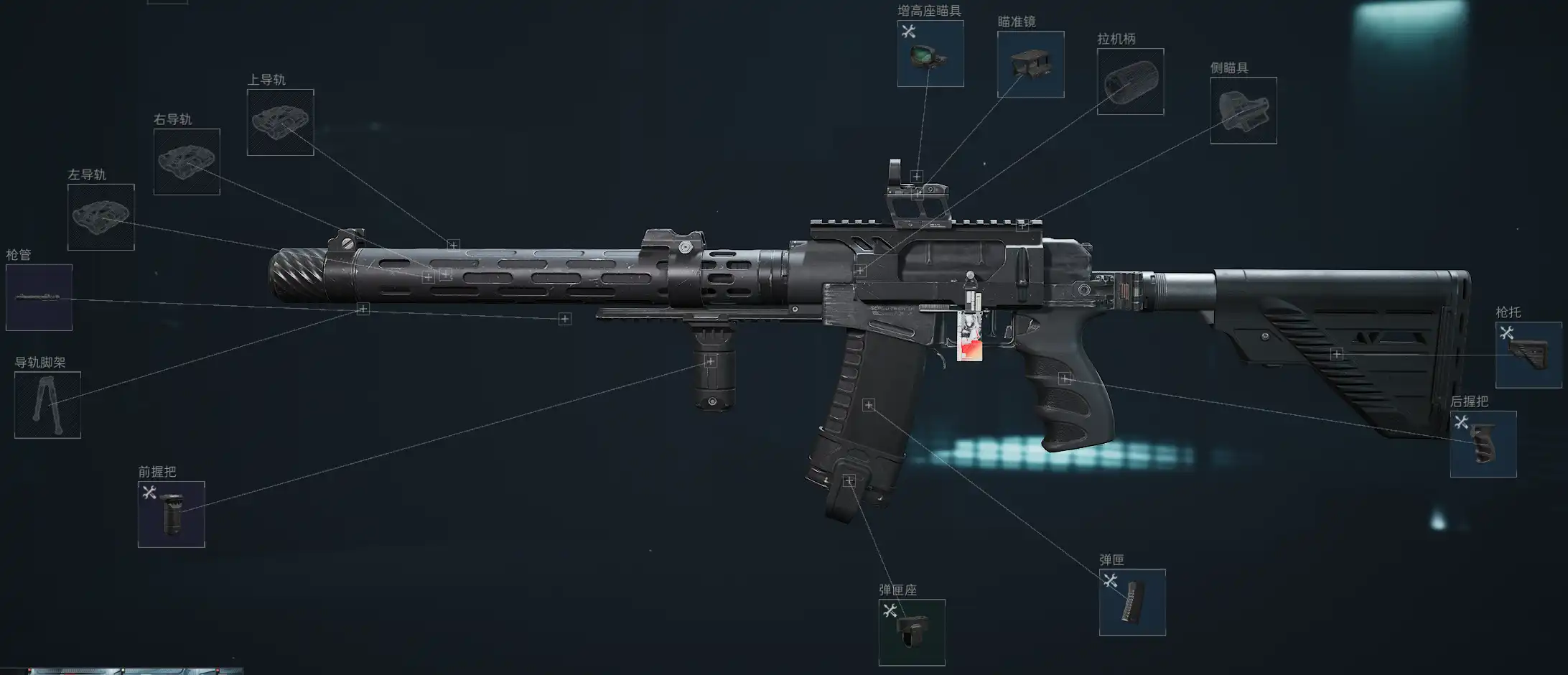The image size is (1568, 675).
Task: Open the 导轨脚架 bipod slot
Action: pos(47,405)
